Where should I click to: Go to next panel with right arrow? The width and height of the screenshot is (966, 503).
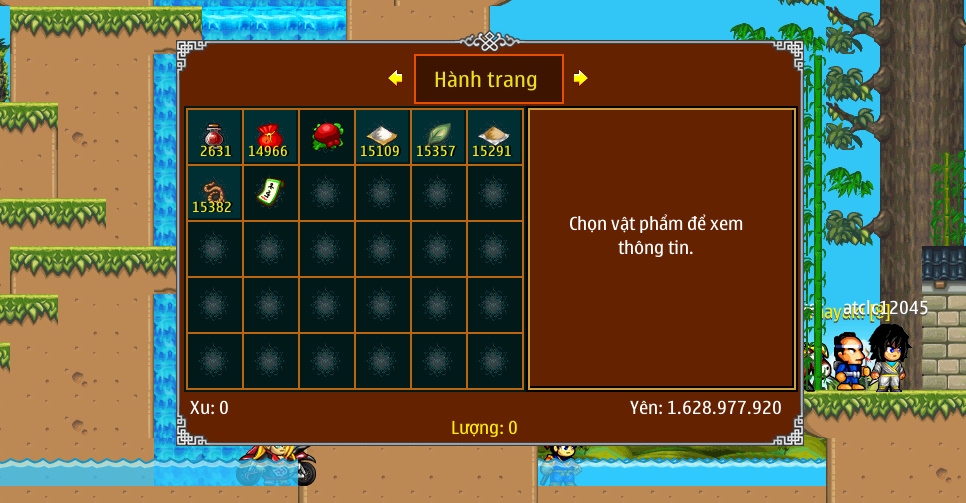581,78
